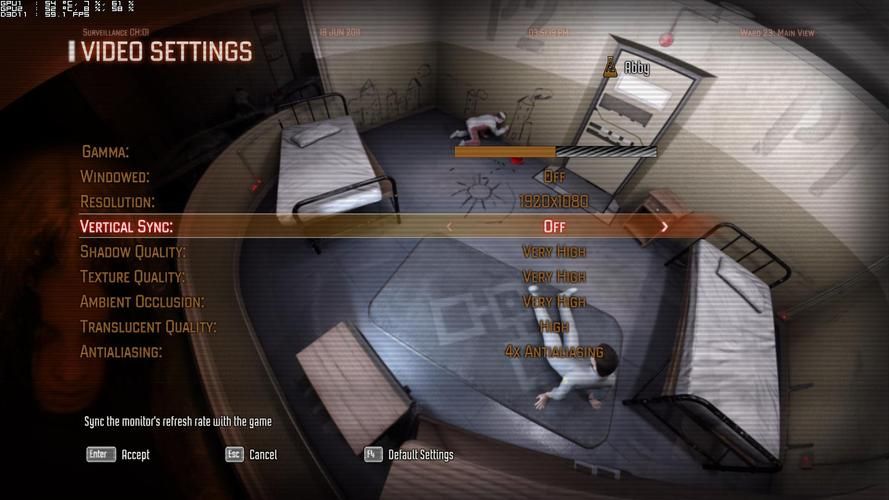The width and height of the screenshot is (889, 500).
Task: Highlight the Ambient Occlusion setting
Action: tap(142, 302)
